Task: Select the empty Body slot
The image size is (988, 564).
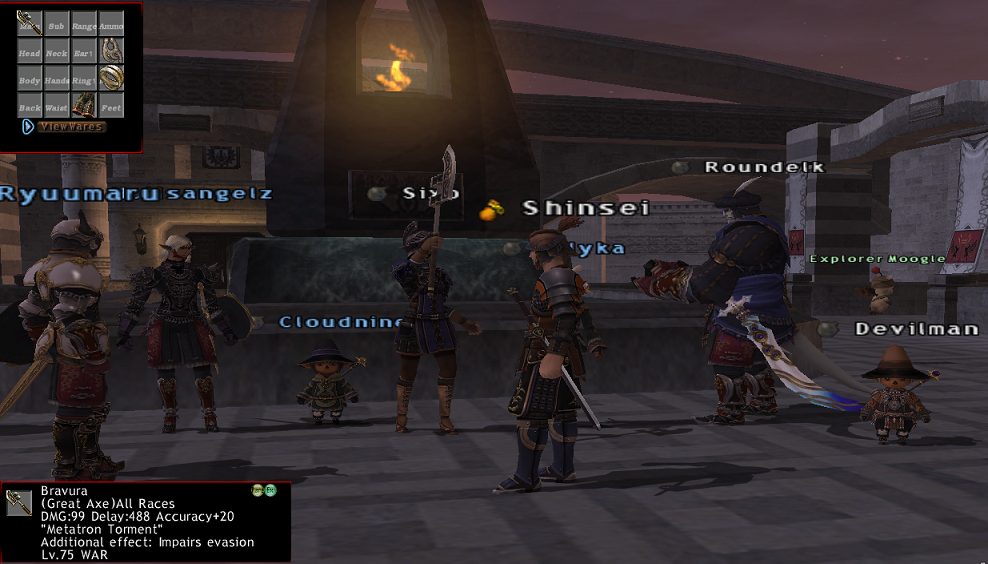Action: [x=29, y=77]
